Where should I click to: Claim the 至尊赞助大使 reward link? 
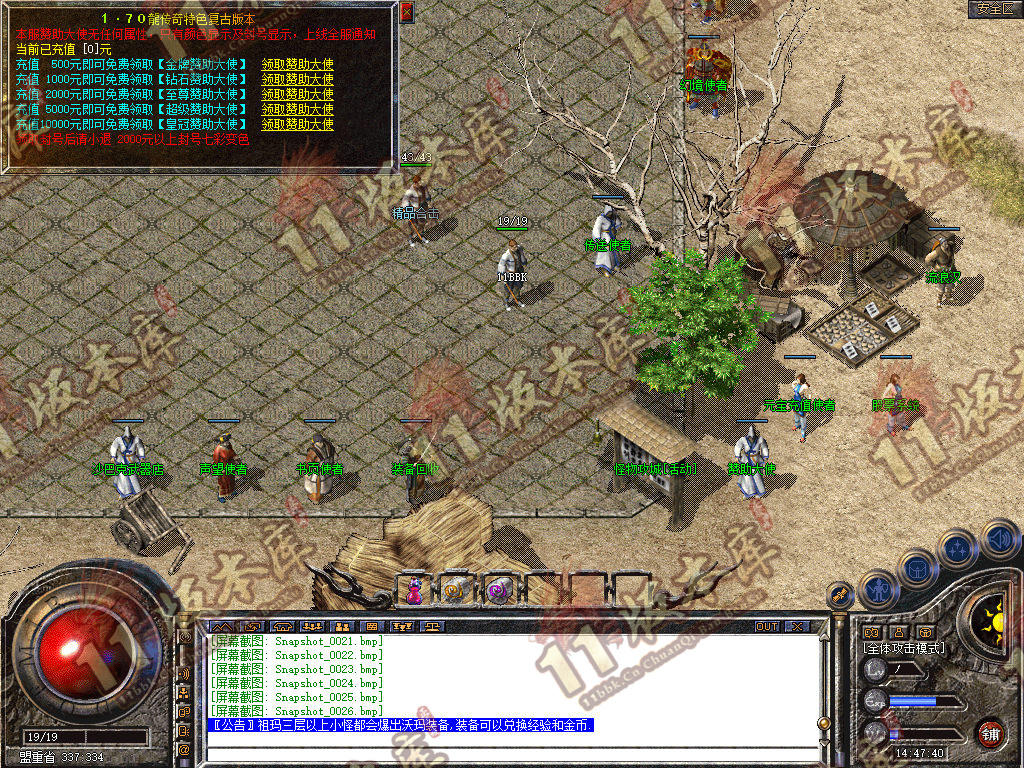(x=297, y=94)
